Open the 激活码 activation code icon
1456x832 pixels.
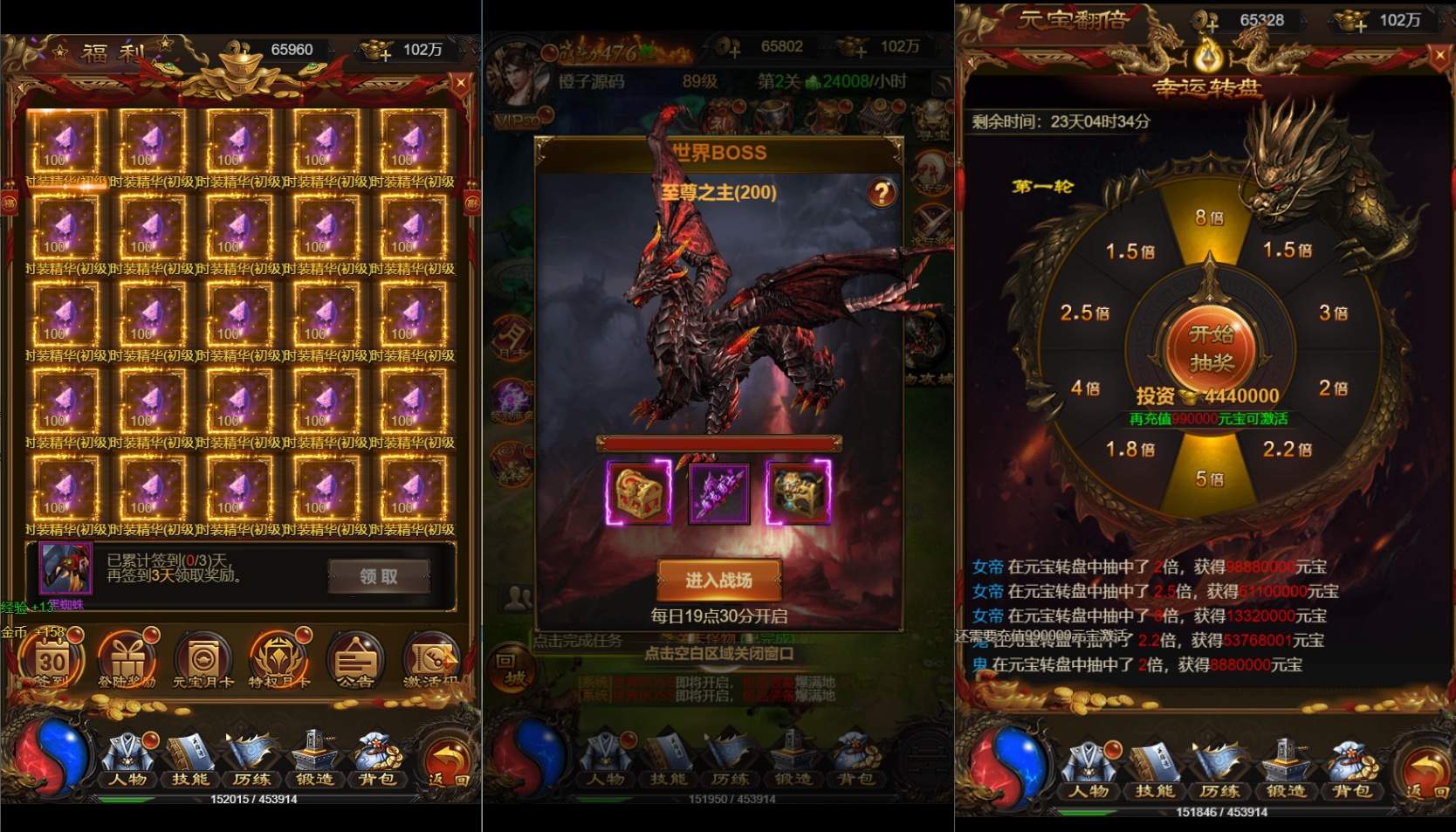pyautogui.click(x=429, y=659)
